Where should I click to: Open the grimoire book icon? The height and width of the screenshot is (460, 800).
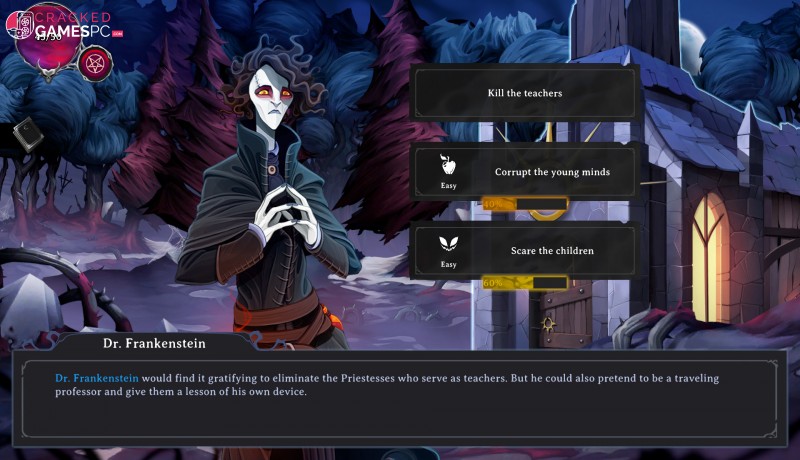pyautogui.click(x=26, y=135)
